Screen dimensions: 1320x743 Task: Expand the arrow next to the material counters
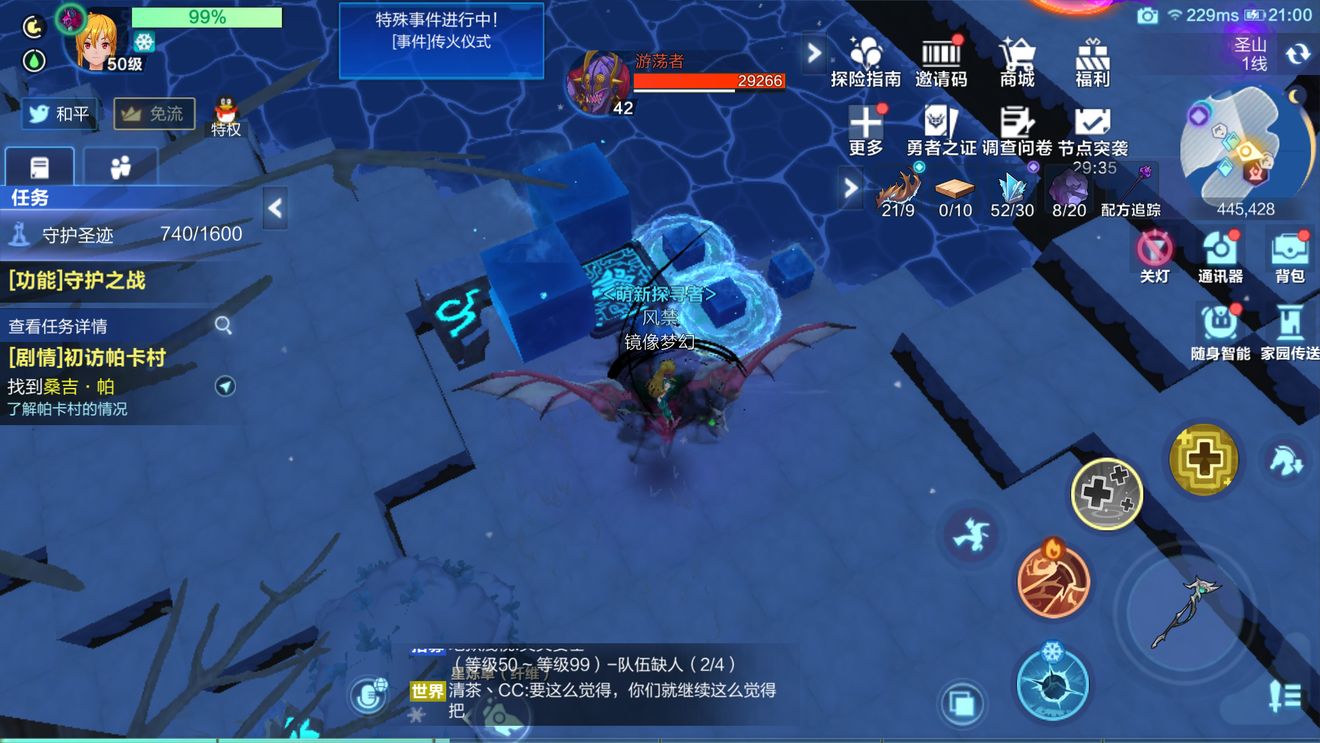[x=849, y=188]
